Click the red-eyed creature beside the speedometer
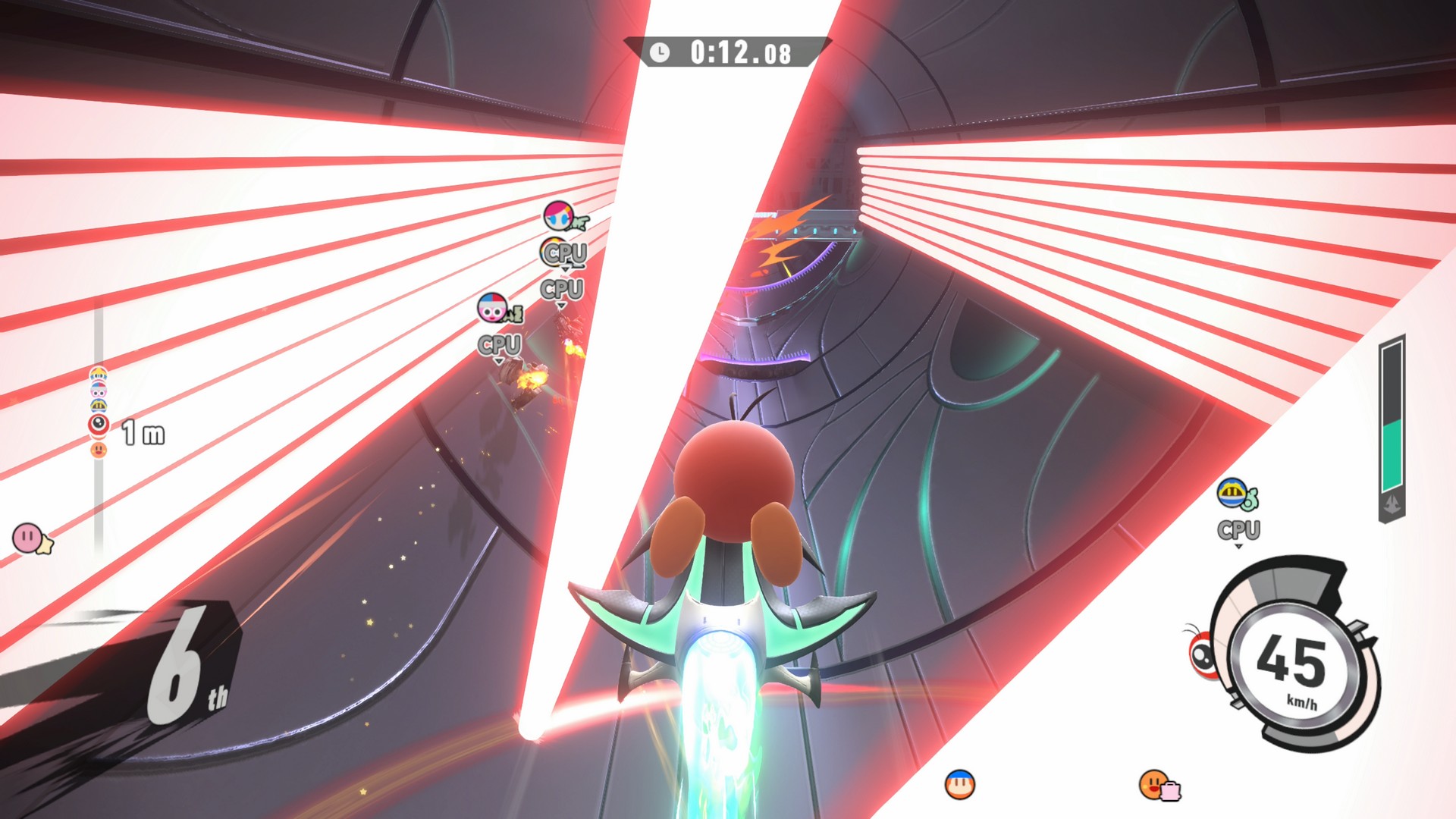Viewport: 1456px width, 819px height. click(1204, 654)
